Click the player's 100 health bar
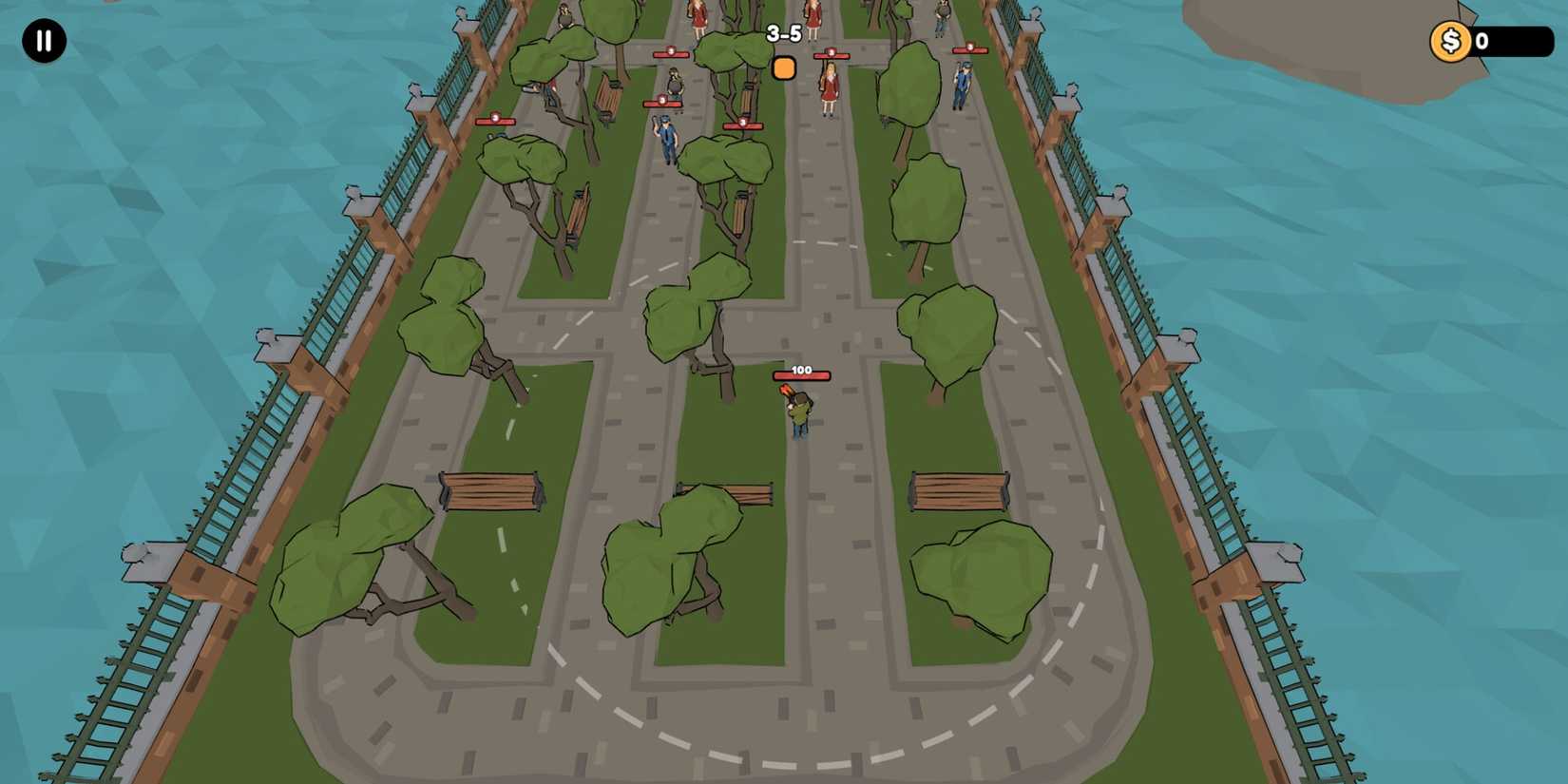Viewport: 1568px width, 784px height. click(803, 373)
